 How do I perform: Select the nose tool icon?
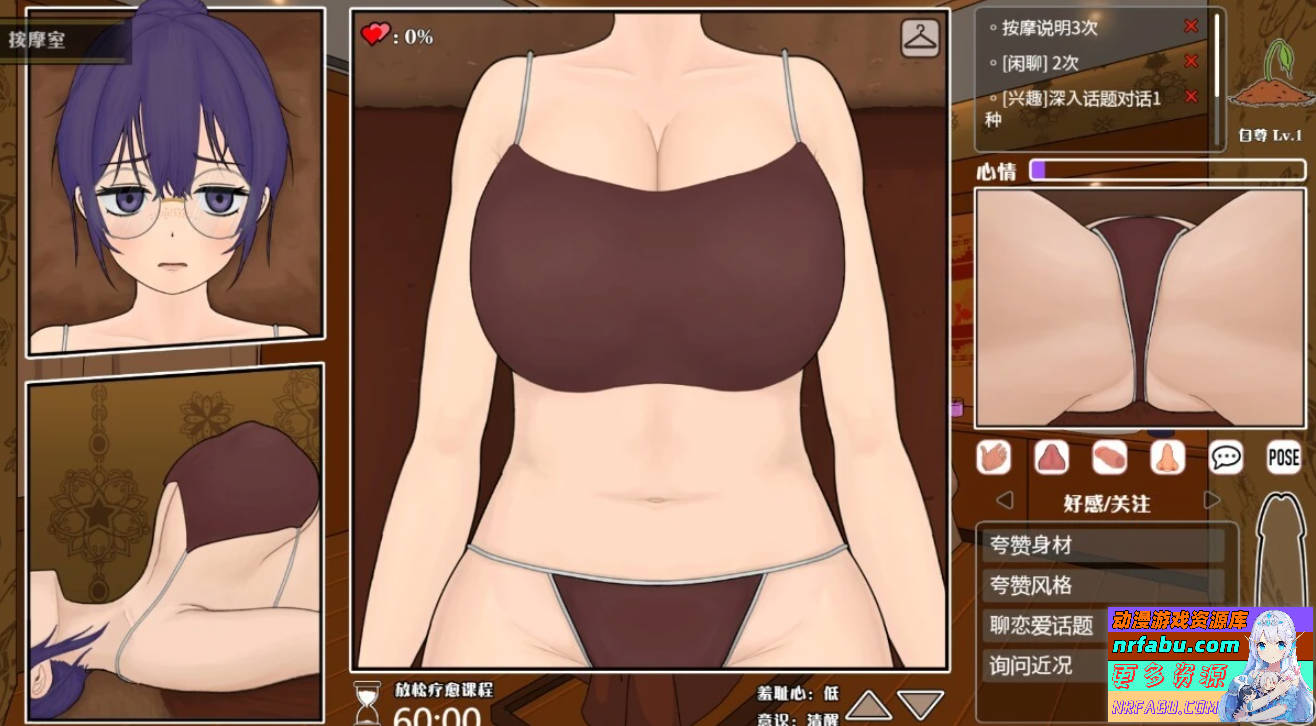click(x=1165, y=458)
